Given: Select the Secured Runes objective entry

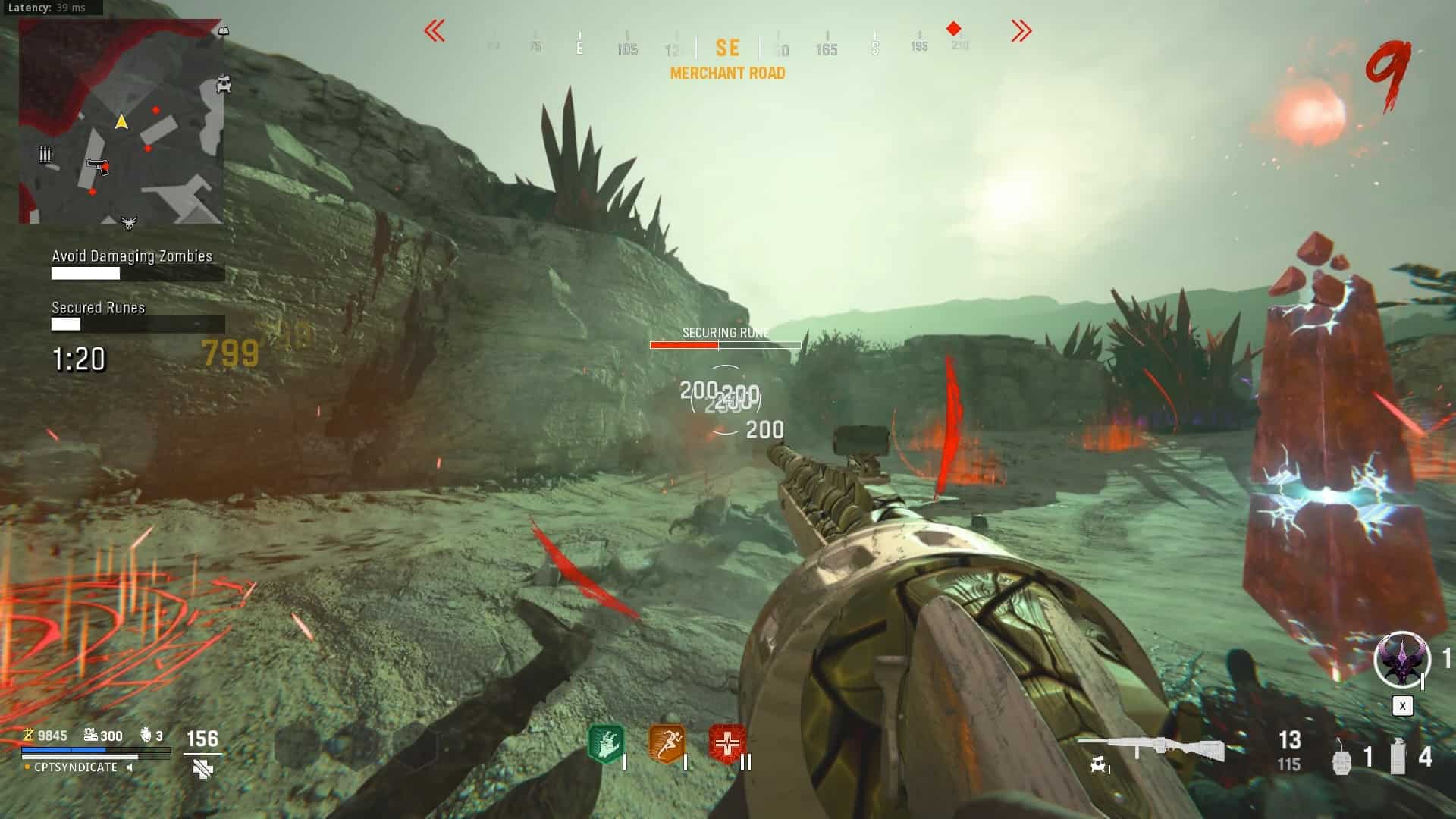Looking at the screenshot, I should pyautogui.click(x=99, y=308).
